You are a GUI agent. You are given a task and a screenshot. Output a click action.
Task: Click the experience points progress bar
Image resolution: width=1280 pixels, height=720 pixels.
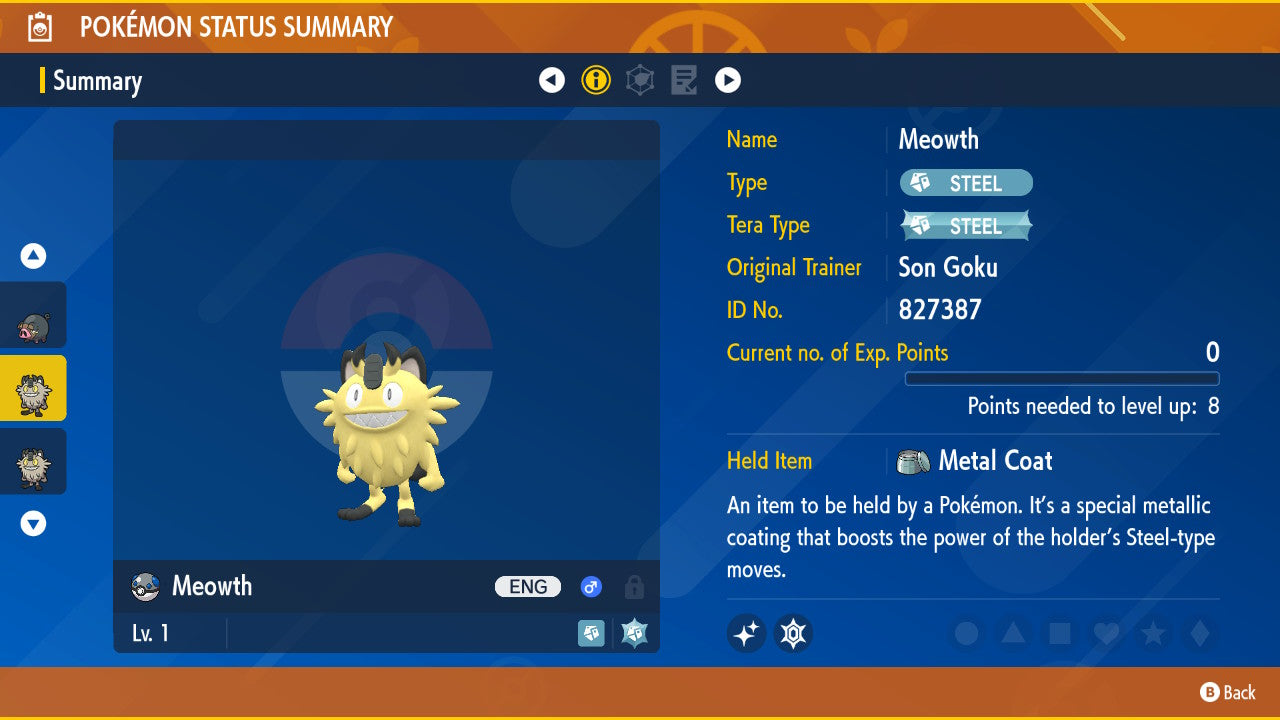coord(1062,379)
